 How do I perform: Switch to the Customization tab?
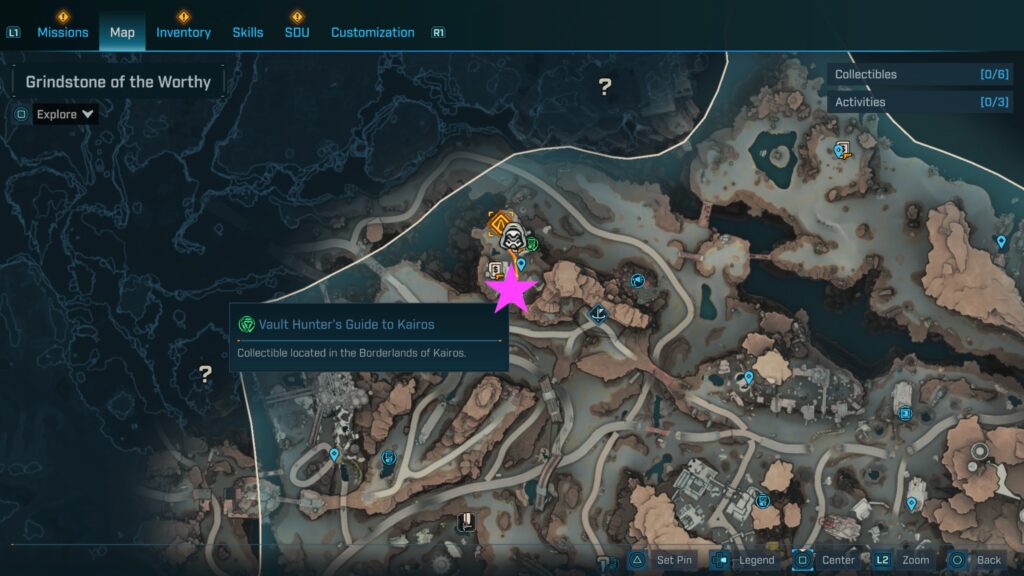tap(372, 32)
